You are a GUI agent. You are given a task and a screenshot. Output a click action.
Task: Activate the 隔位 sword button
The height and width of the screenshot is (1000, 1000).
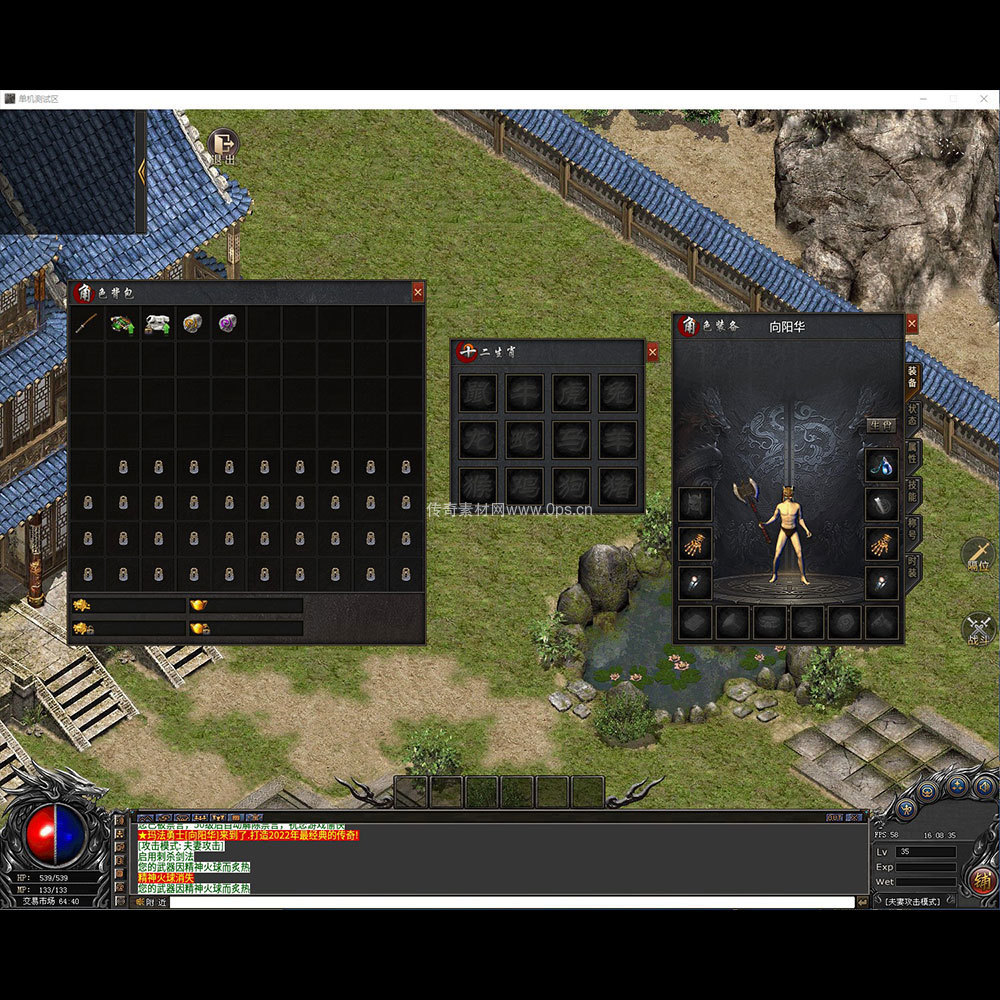pyautogui.click(x=978, y=553)
